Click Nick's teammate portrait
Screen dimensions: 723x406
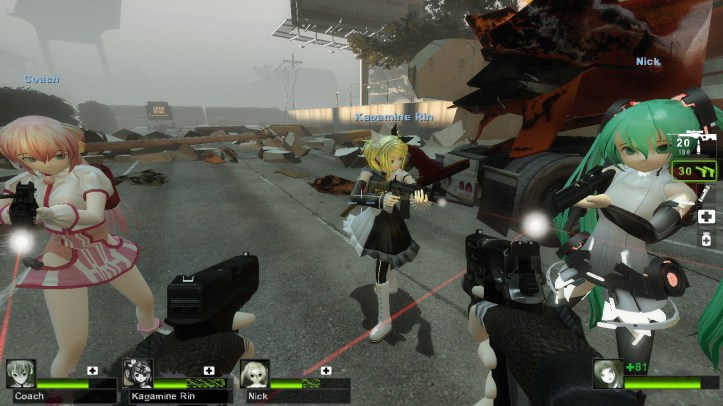[x=255, y=373]
